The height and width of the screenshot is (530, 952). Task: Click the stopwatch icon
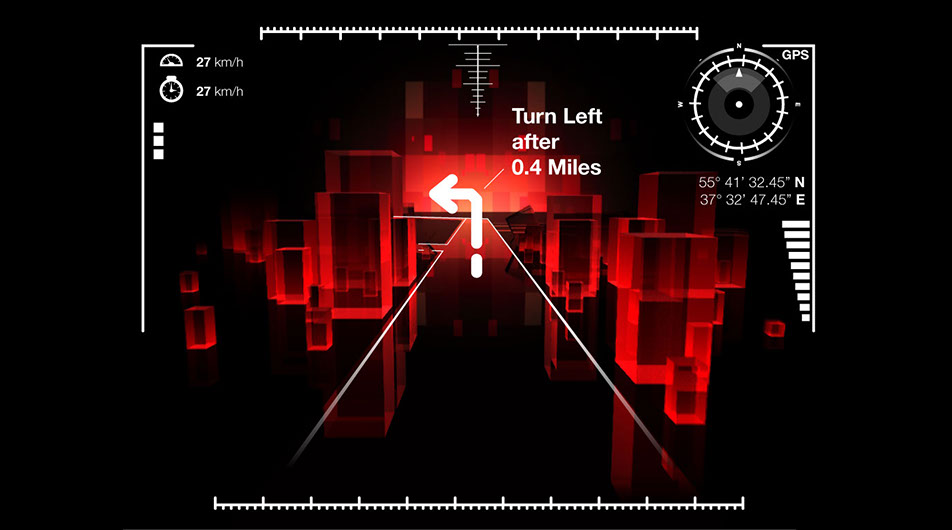pyautogui.click(x=171, y=90)
